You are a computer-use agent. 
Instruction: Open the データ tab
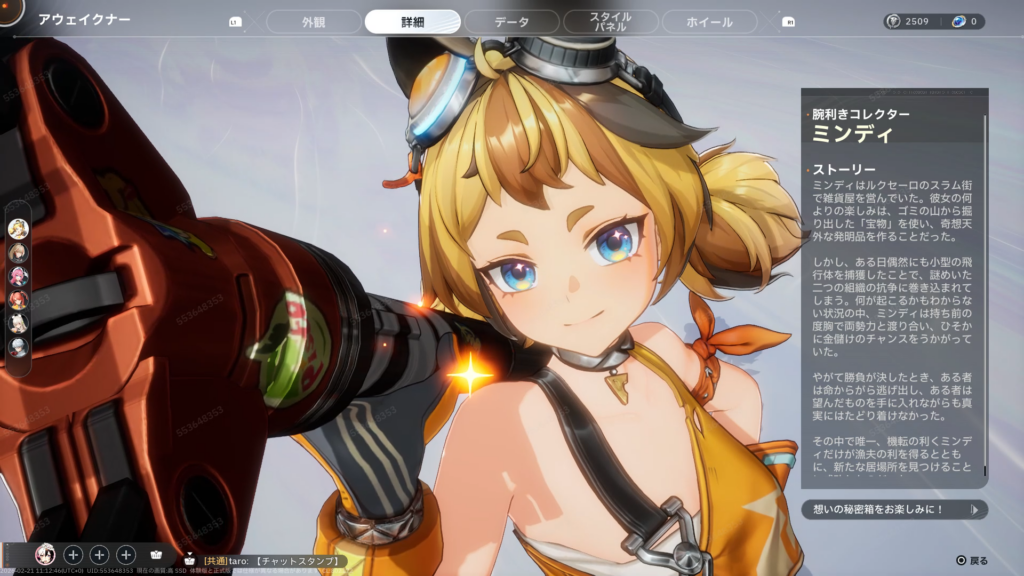pyautogui.click(x=511, y=22)
